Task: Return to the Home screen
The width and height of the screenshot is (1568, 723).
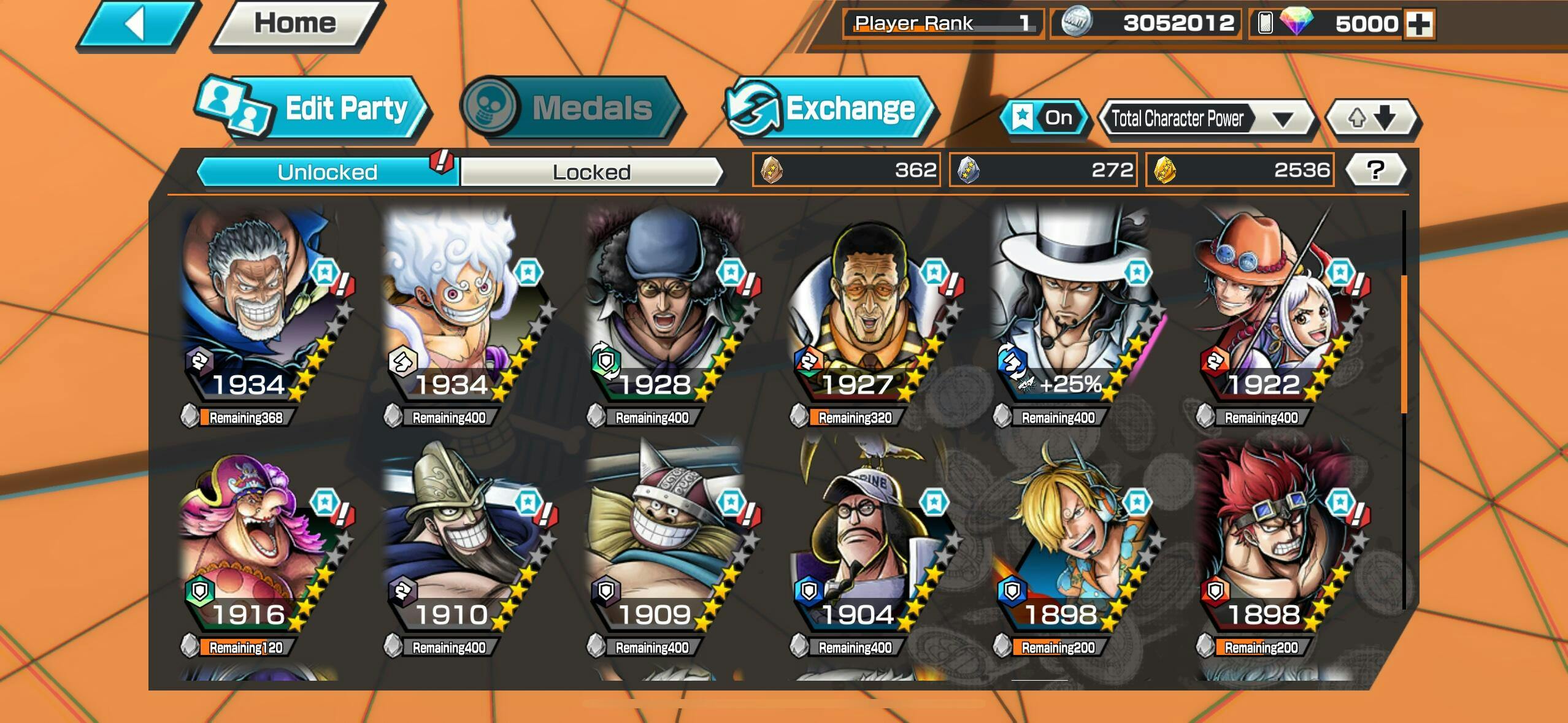Action: coord(295,24)
